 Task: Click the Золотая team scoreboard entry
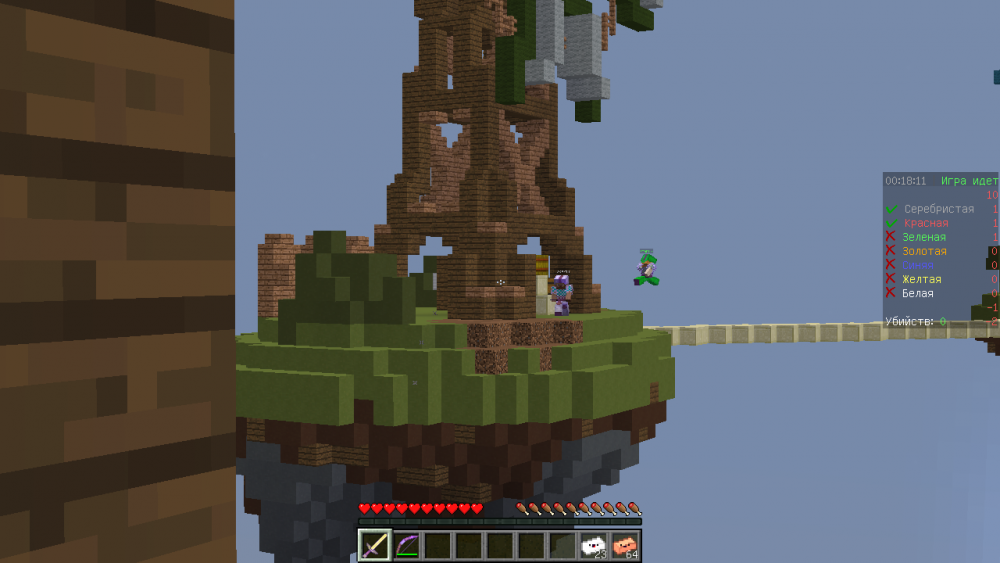tap(924, 251)
